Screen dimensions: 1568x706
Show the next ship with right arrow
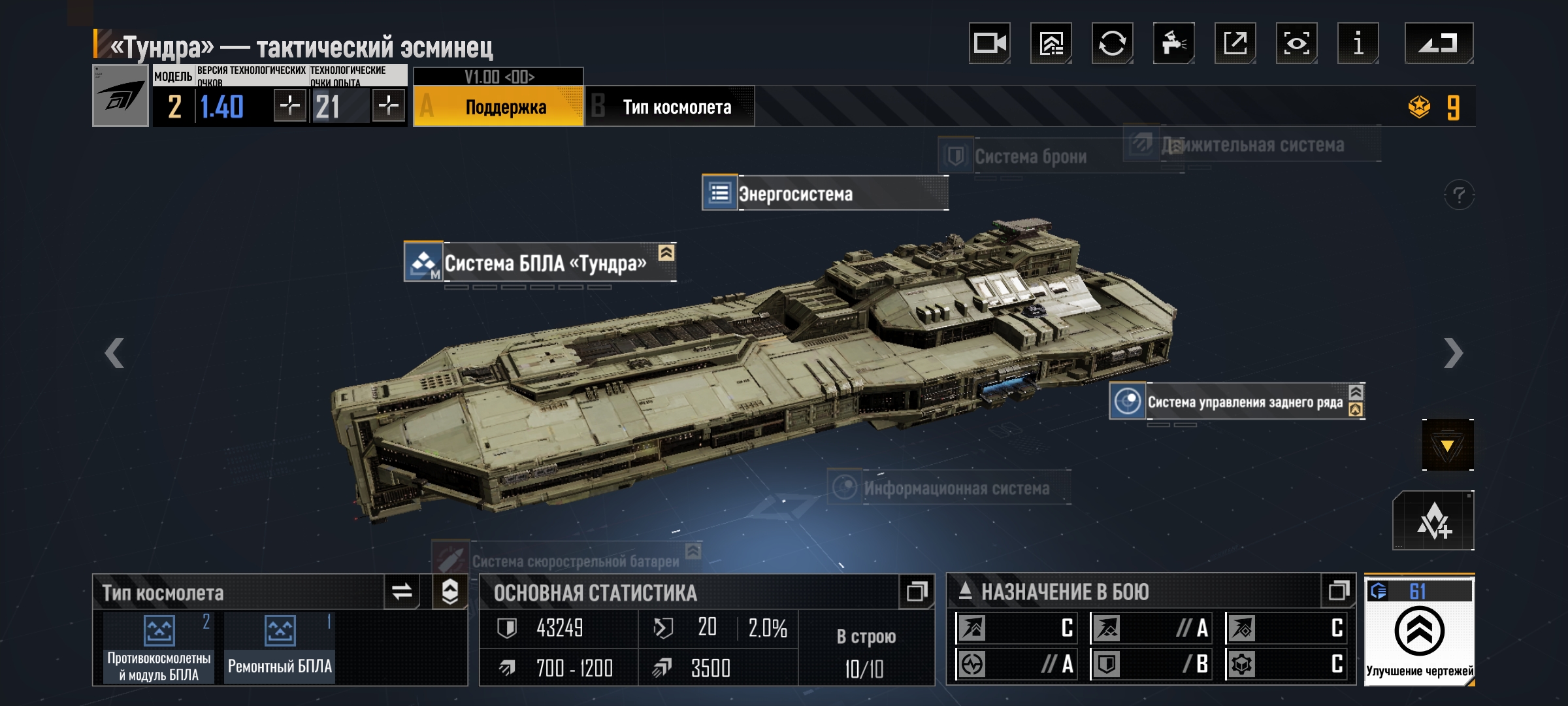pos(1453,353)
